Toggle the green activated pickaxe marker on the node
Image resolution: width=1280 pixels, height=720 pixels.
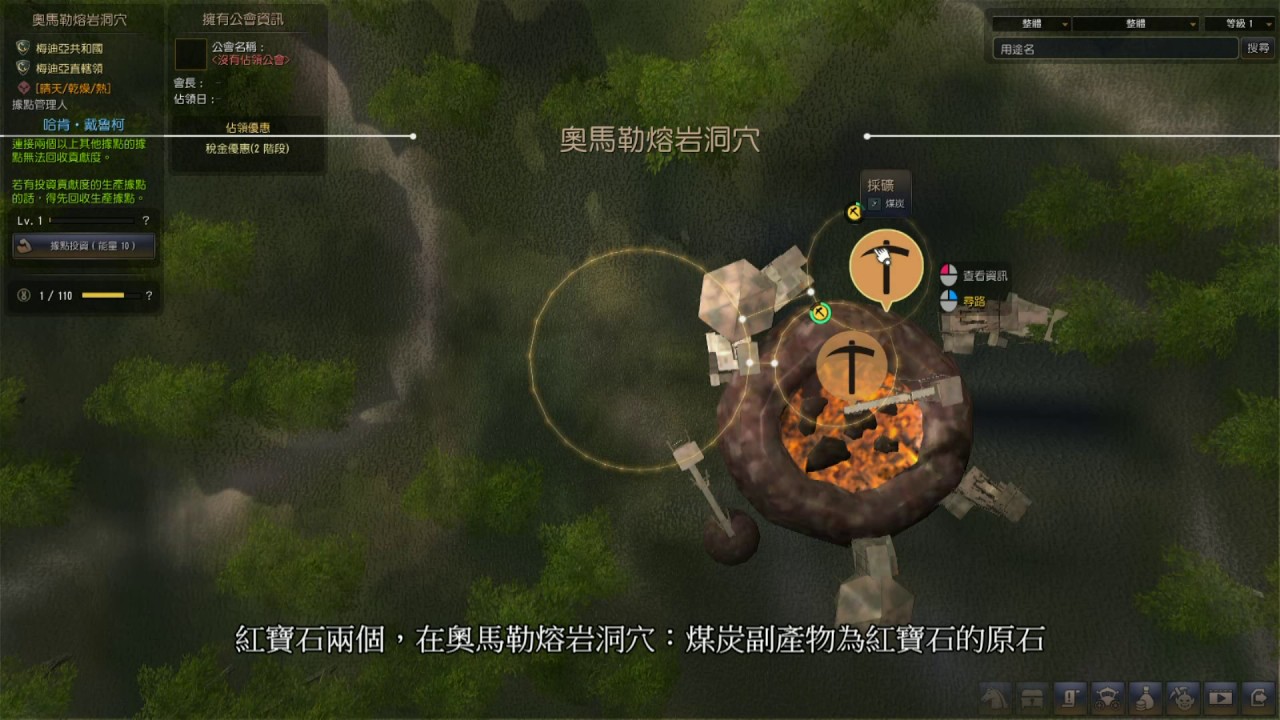click(x=820, y=312)
